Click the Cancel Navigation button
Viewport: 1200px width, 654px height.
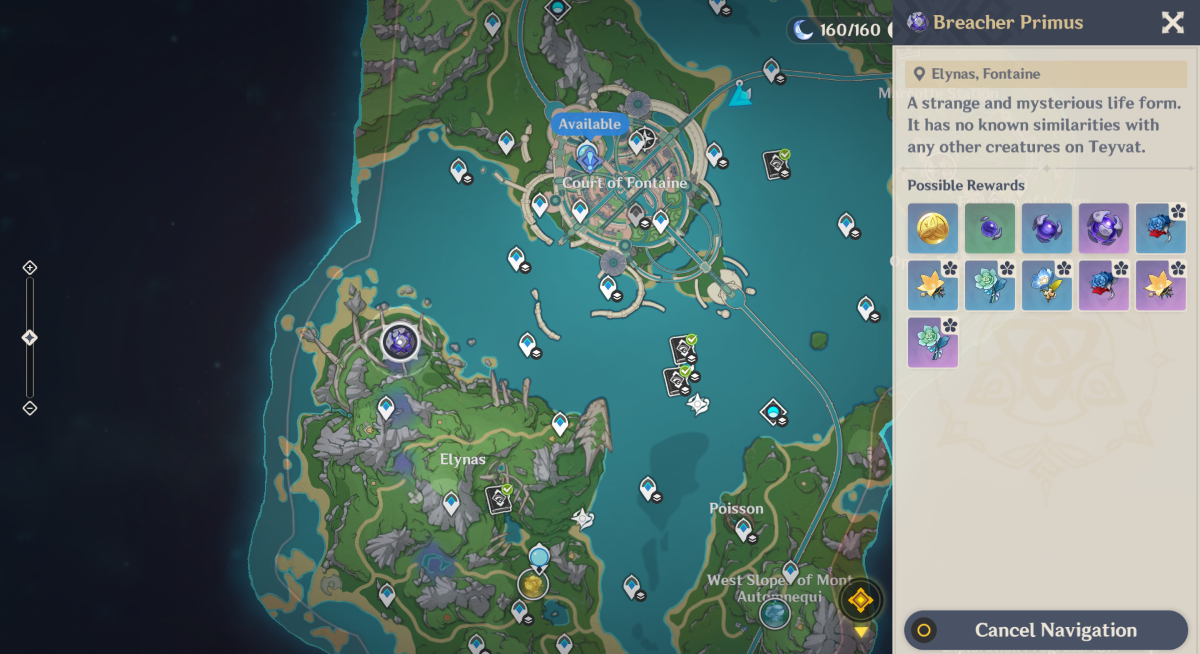click(x=1046, y=630)
